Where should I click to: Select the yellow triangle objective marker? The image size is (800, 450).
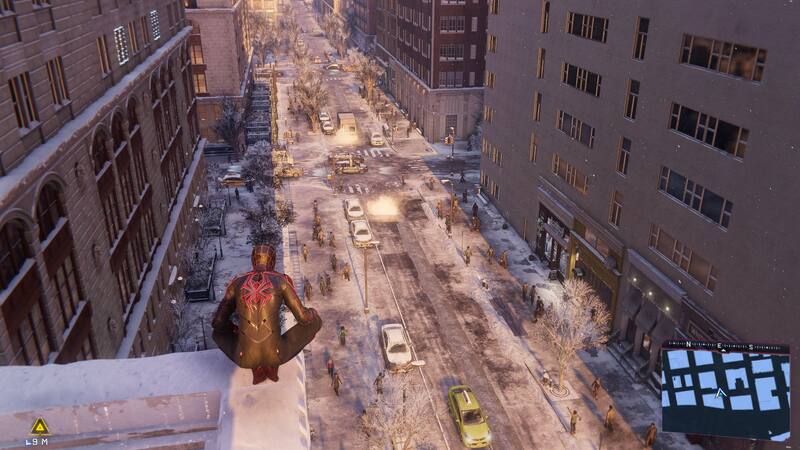point(39,425)
